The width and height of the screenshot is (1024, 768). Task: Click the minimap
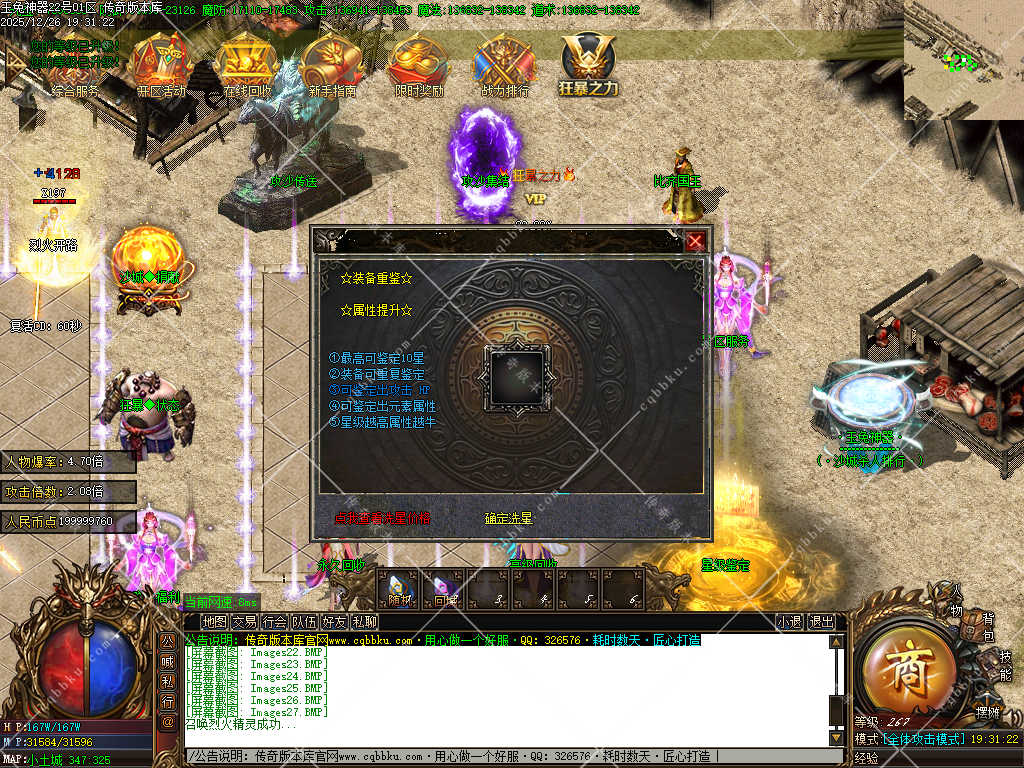point(963,60)
